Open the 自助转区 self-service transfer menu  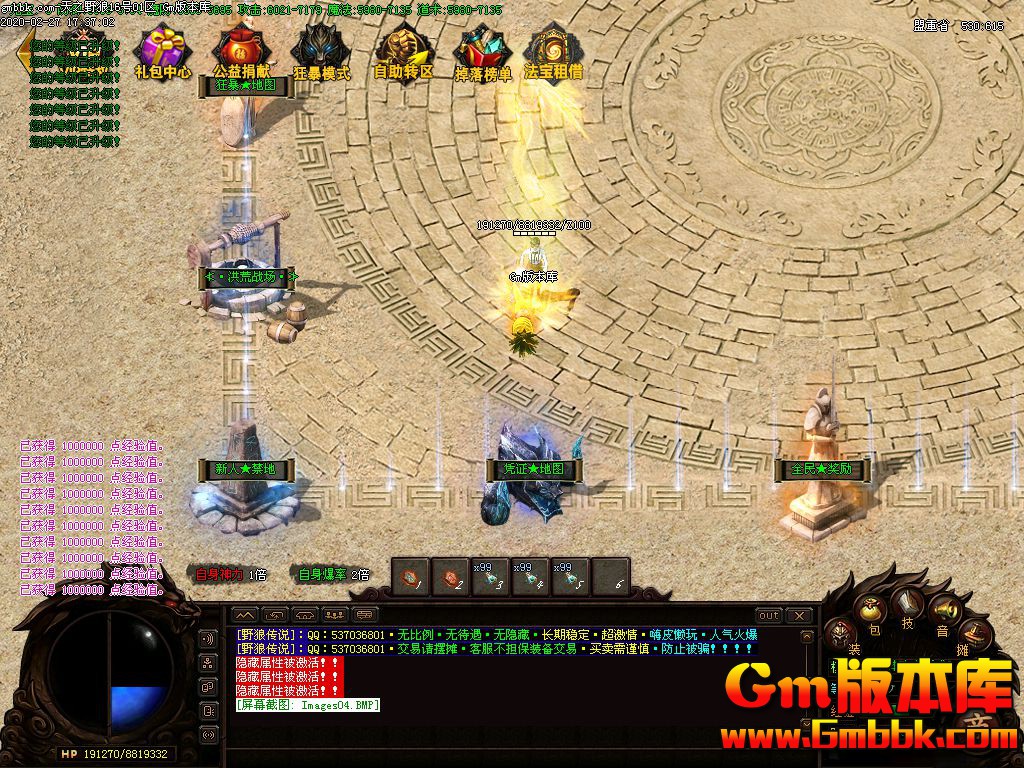(403, 52)
